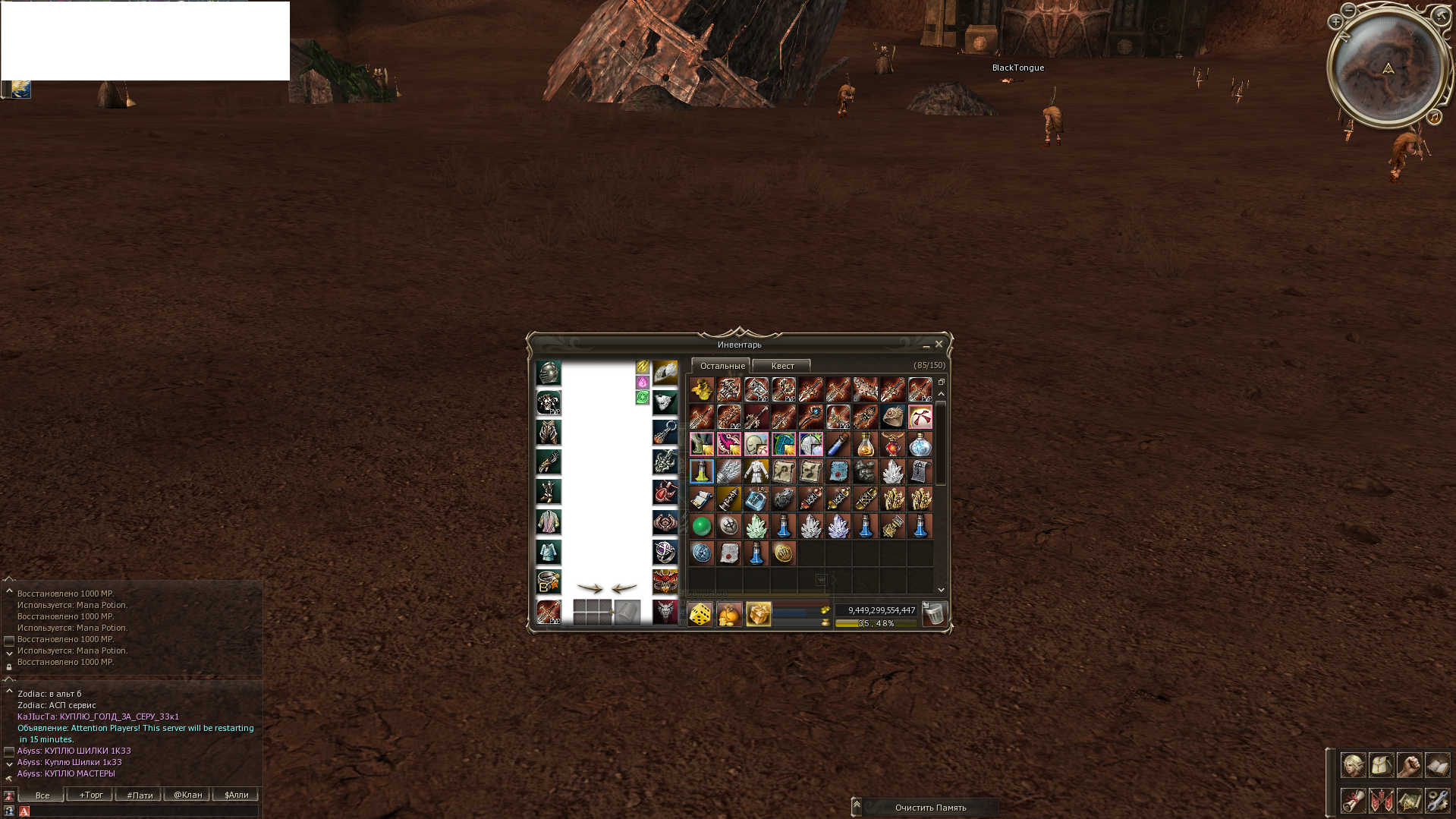The width and height of the screenshot is (1456, 819).
Task: Switch to the Квест inventory tab
Action: pyautogui.click(x=781, y=365)
